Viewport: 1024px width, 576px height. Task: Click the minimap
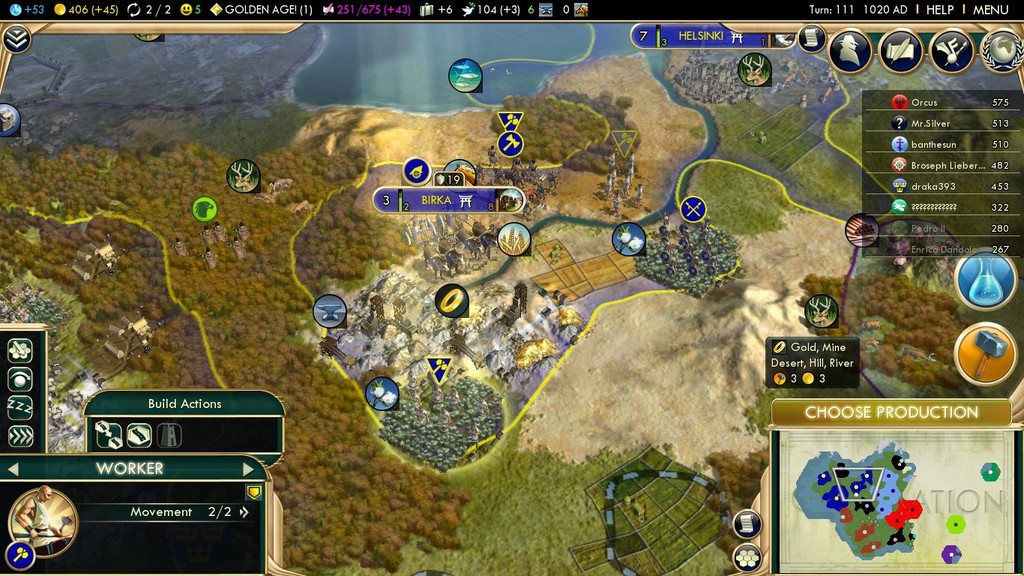coord(895,500)
